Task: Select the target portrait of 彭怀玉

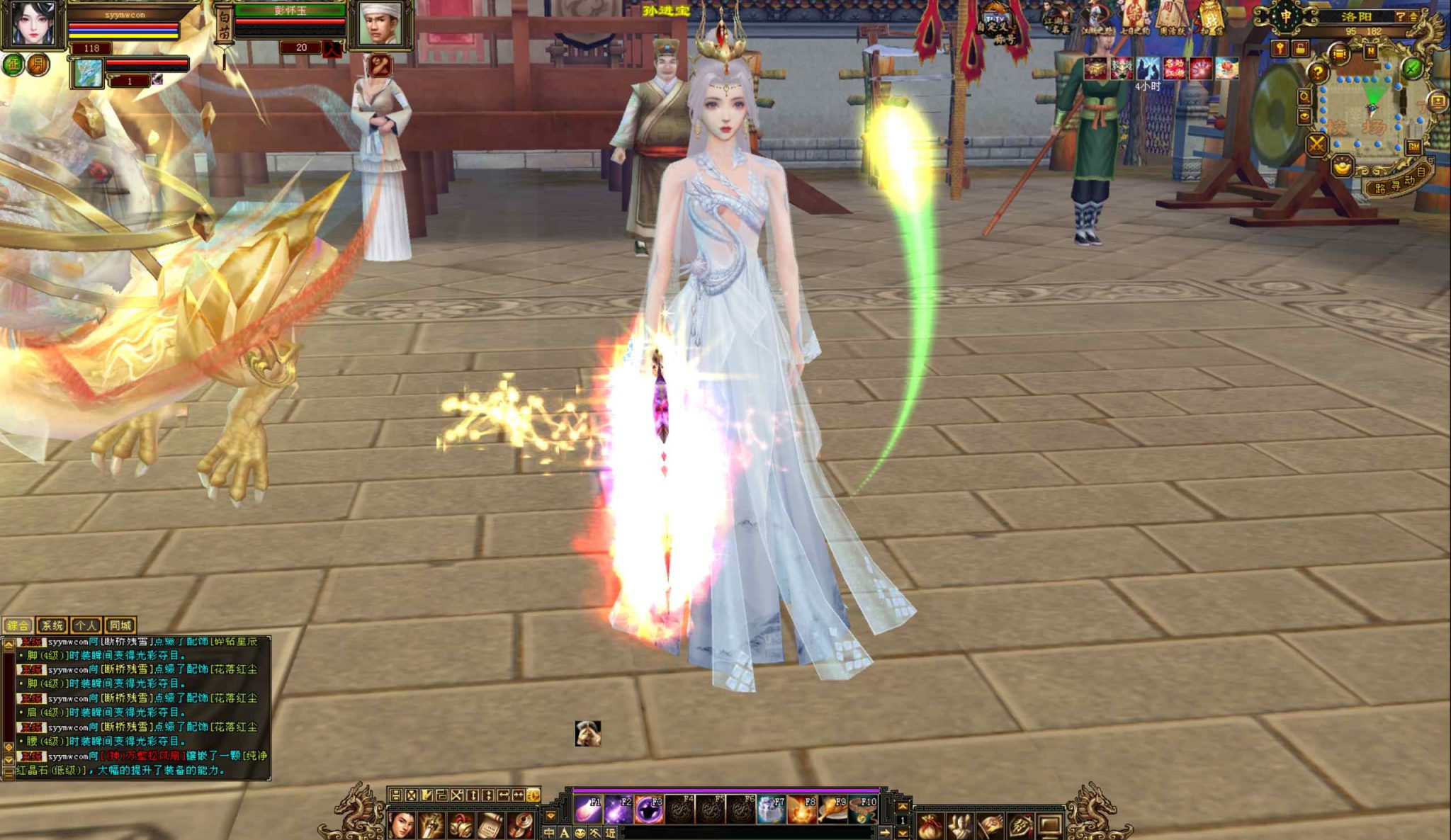Action: (x=383, y=24)
